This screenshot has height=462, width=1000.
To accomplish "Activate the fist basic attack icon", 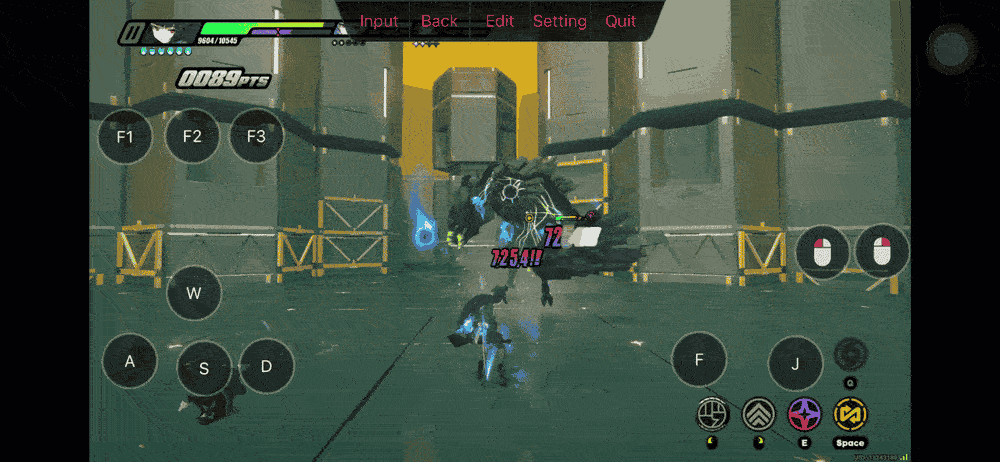I will 713,413.
